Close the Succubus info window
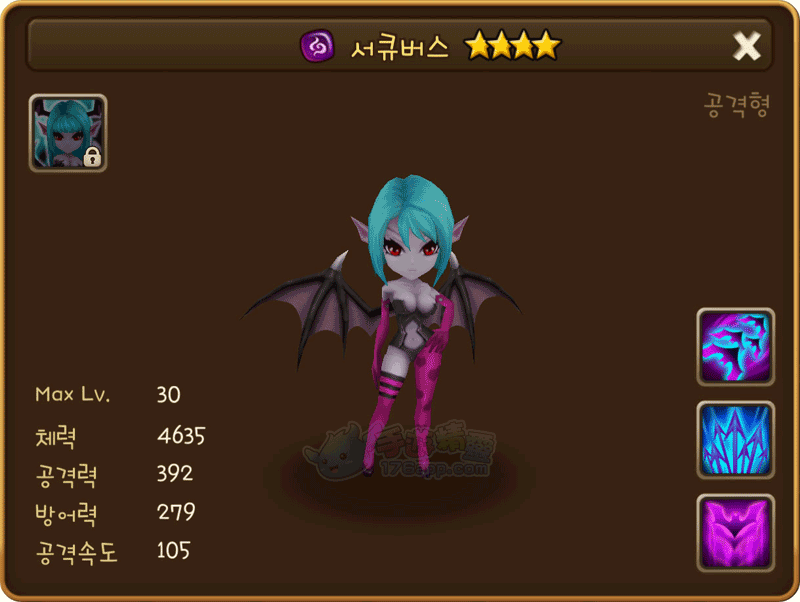 [746, 45]
